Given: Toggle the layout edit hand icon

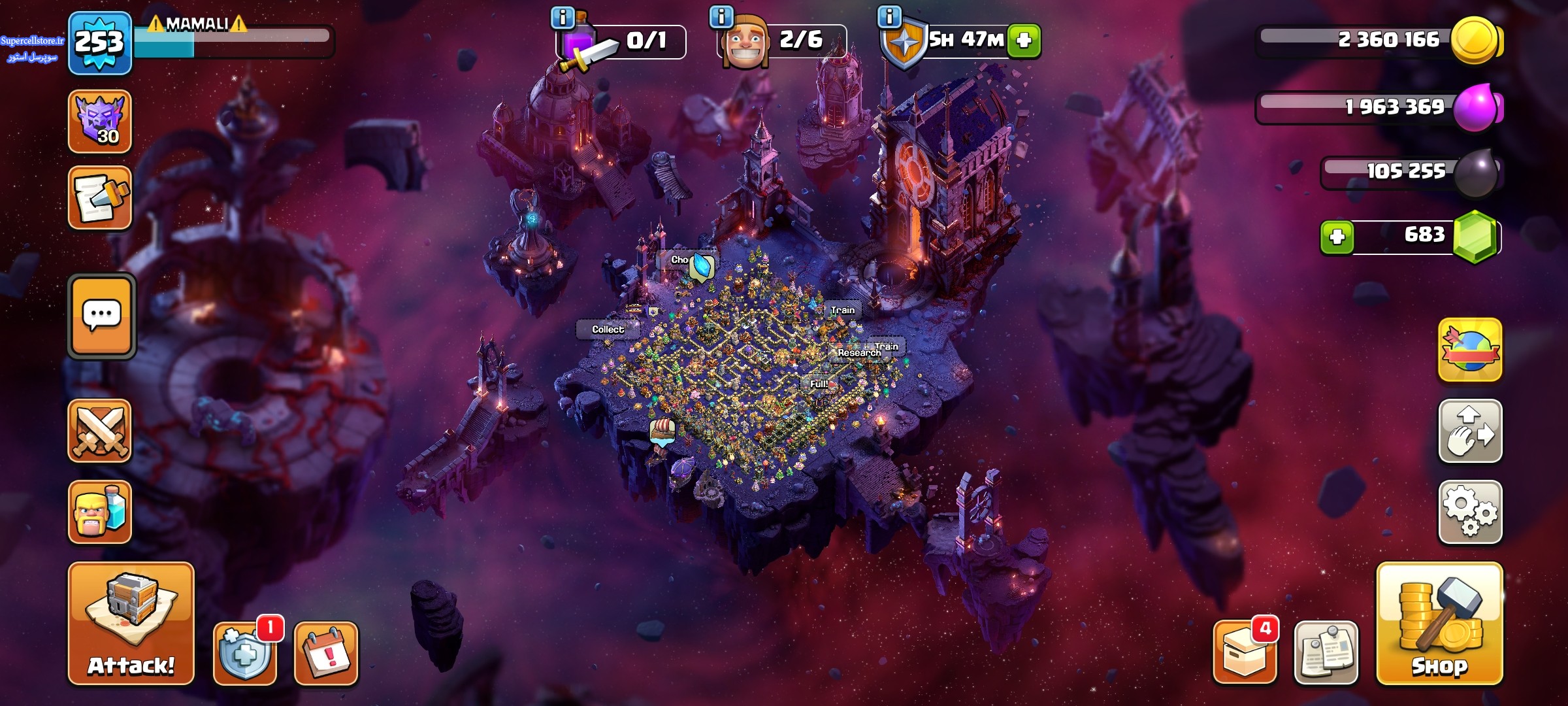Looking at the screenshot, I should [x=1470, y=431].
